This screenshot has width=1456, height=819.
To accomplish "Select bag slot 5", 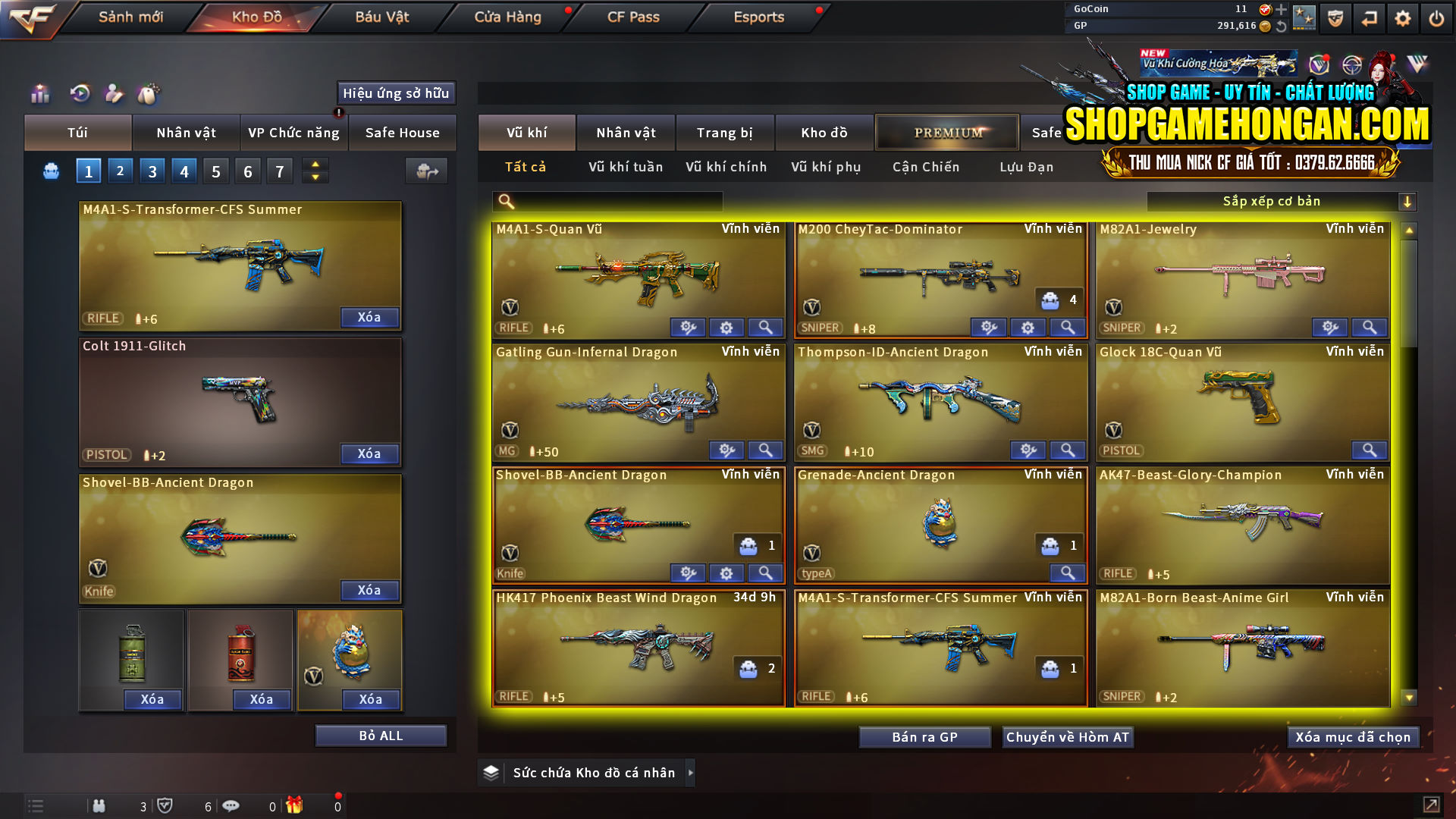I will (x=215, y=171).
